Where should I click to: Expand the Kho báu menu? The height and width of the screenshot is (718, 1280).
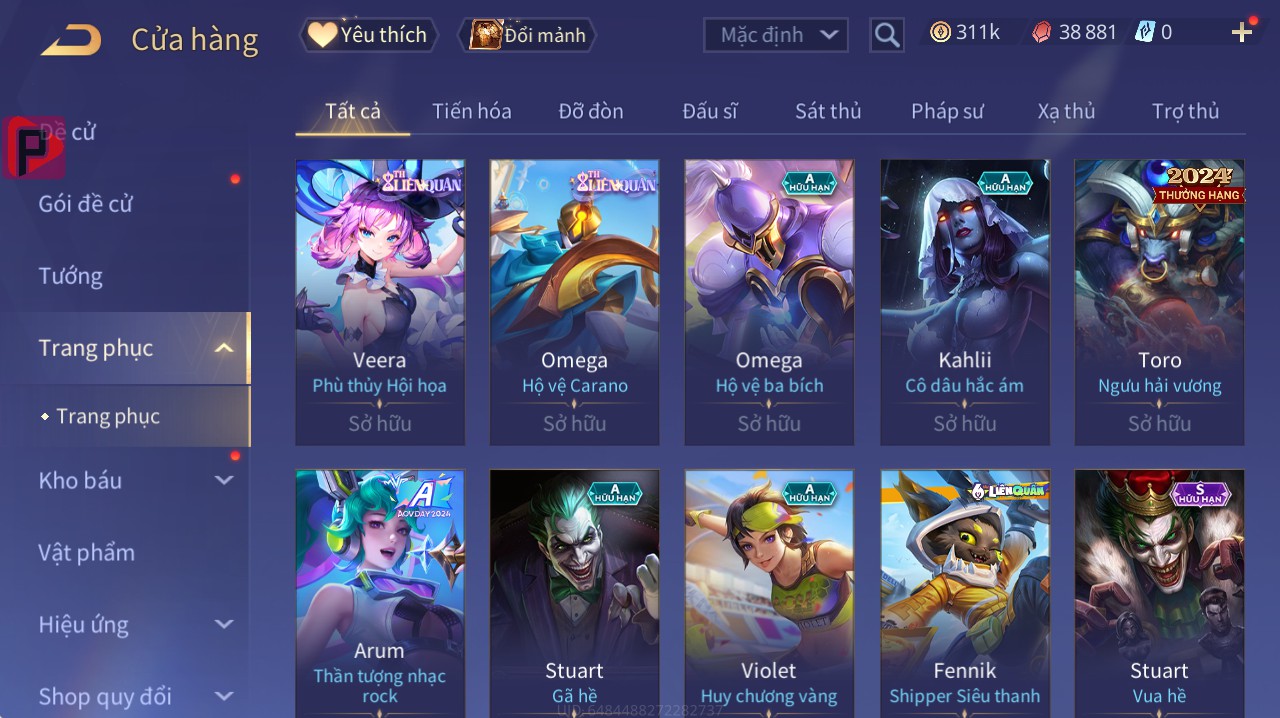tap(135, 480)
